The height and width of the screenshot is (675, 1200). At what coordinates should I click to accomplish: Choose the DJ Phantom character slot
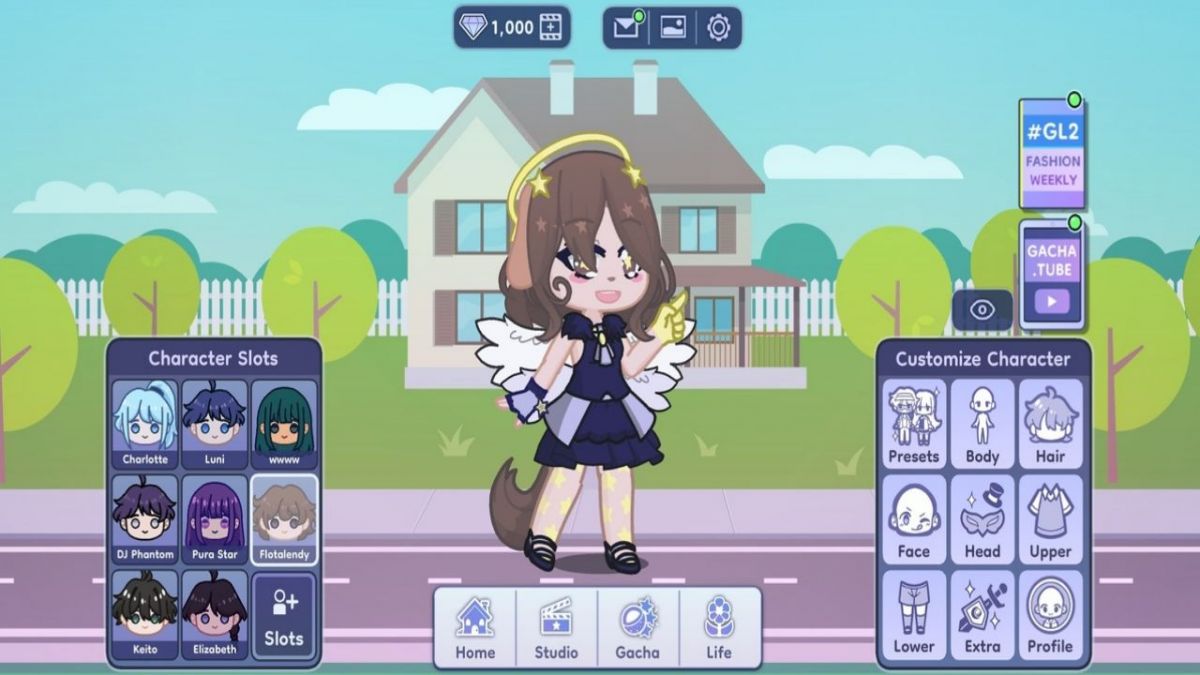[145, 518]
